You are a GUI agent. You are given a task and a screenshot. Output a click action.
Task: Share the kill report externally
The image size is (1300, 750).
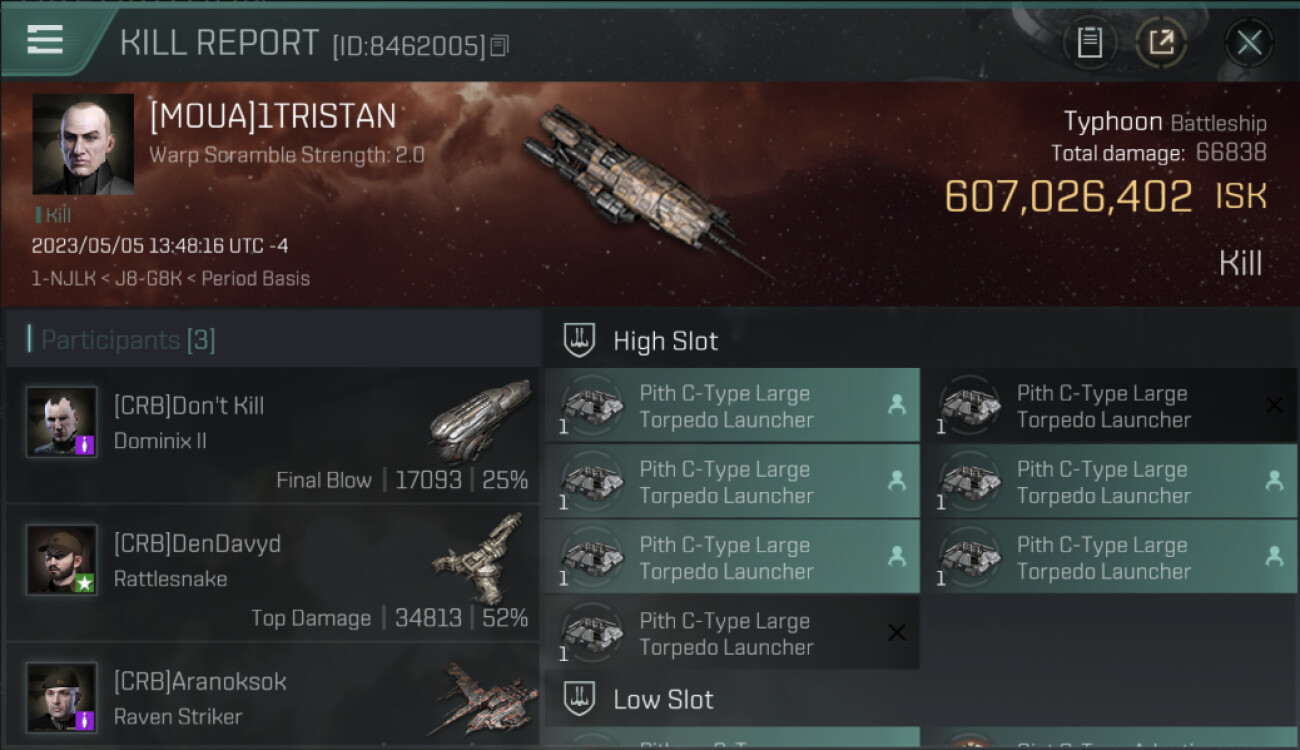[1160, 43]
